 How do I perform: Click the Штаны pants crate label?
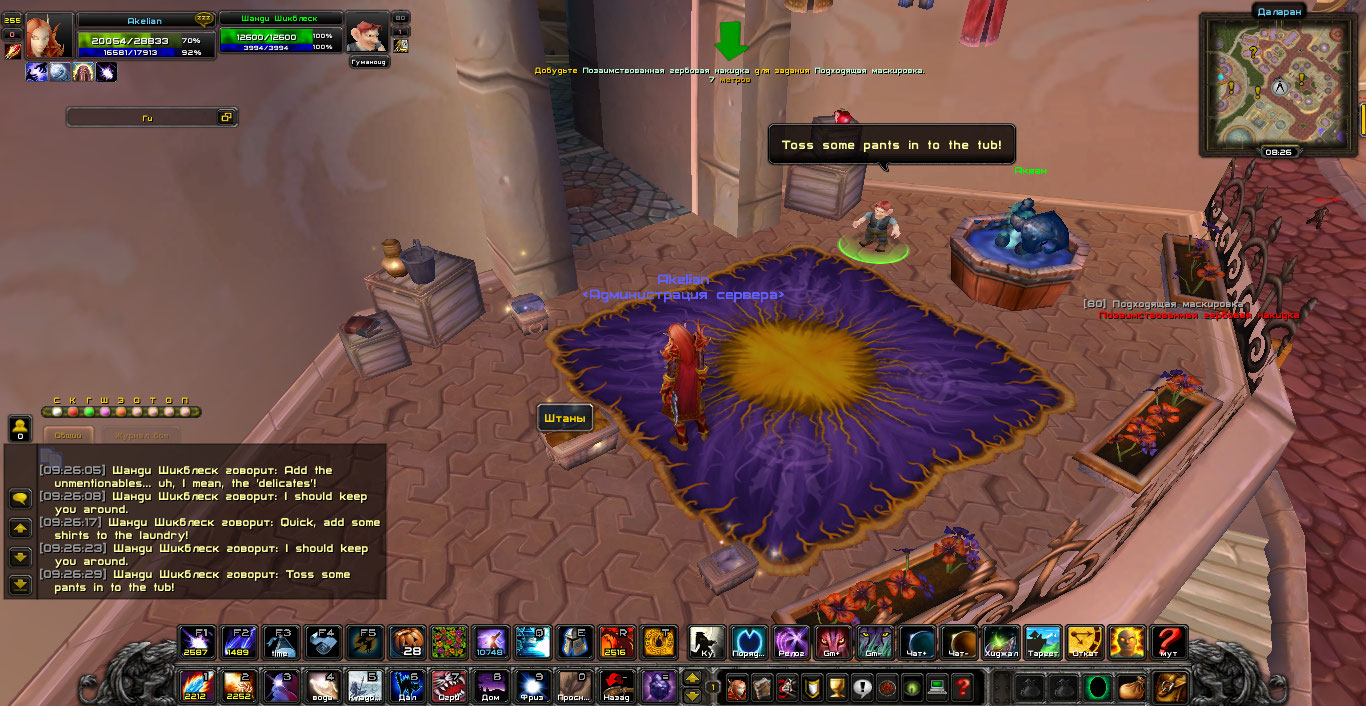click(x=565, y=418)
